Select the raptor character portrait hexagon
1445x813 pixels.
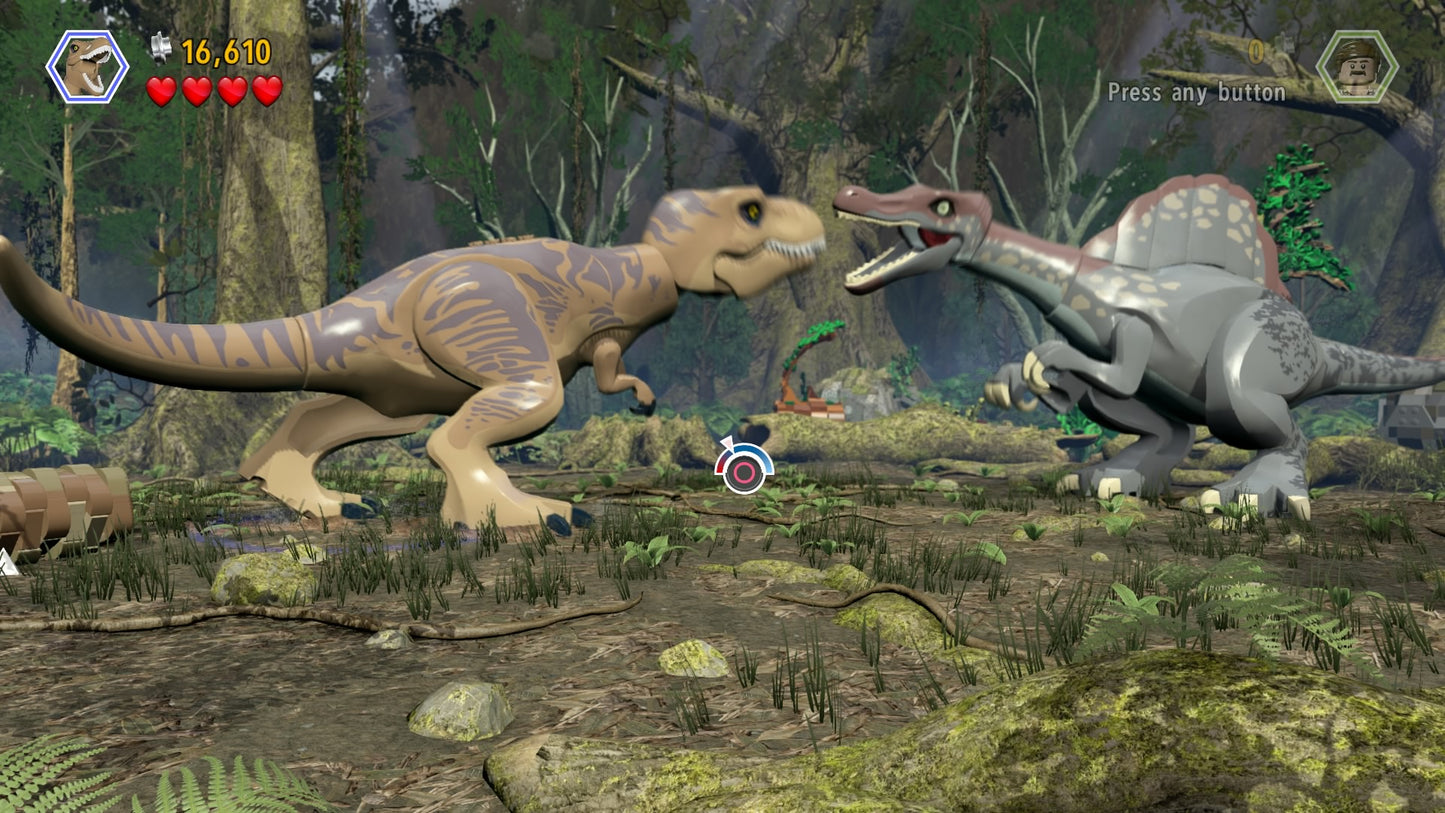[85, 67]
